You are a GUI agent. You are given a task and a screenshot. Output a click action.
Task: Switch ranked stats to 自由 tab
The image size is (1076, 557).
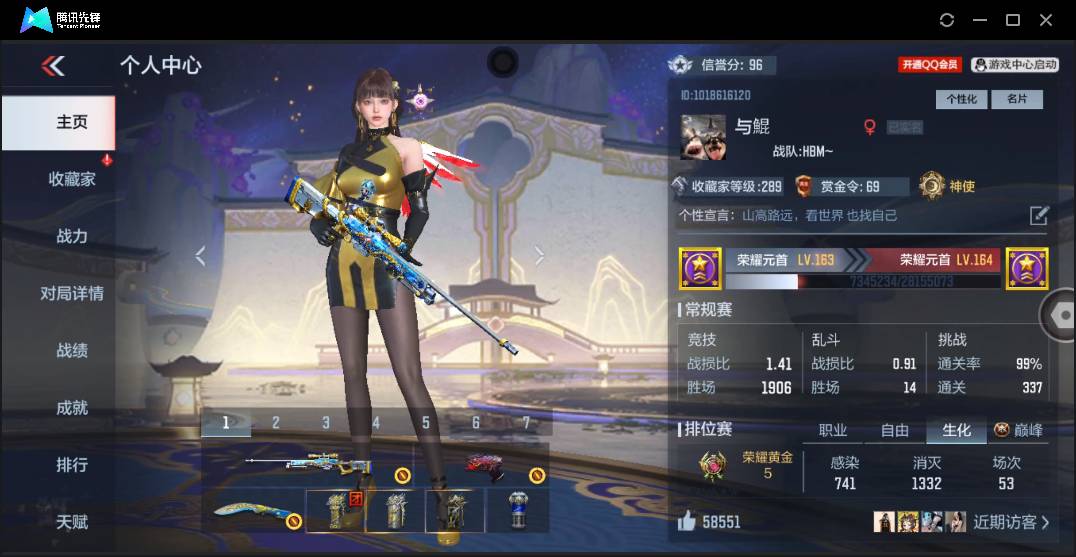tap(895, 430)
